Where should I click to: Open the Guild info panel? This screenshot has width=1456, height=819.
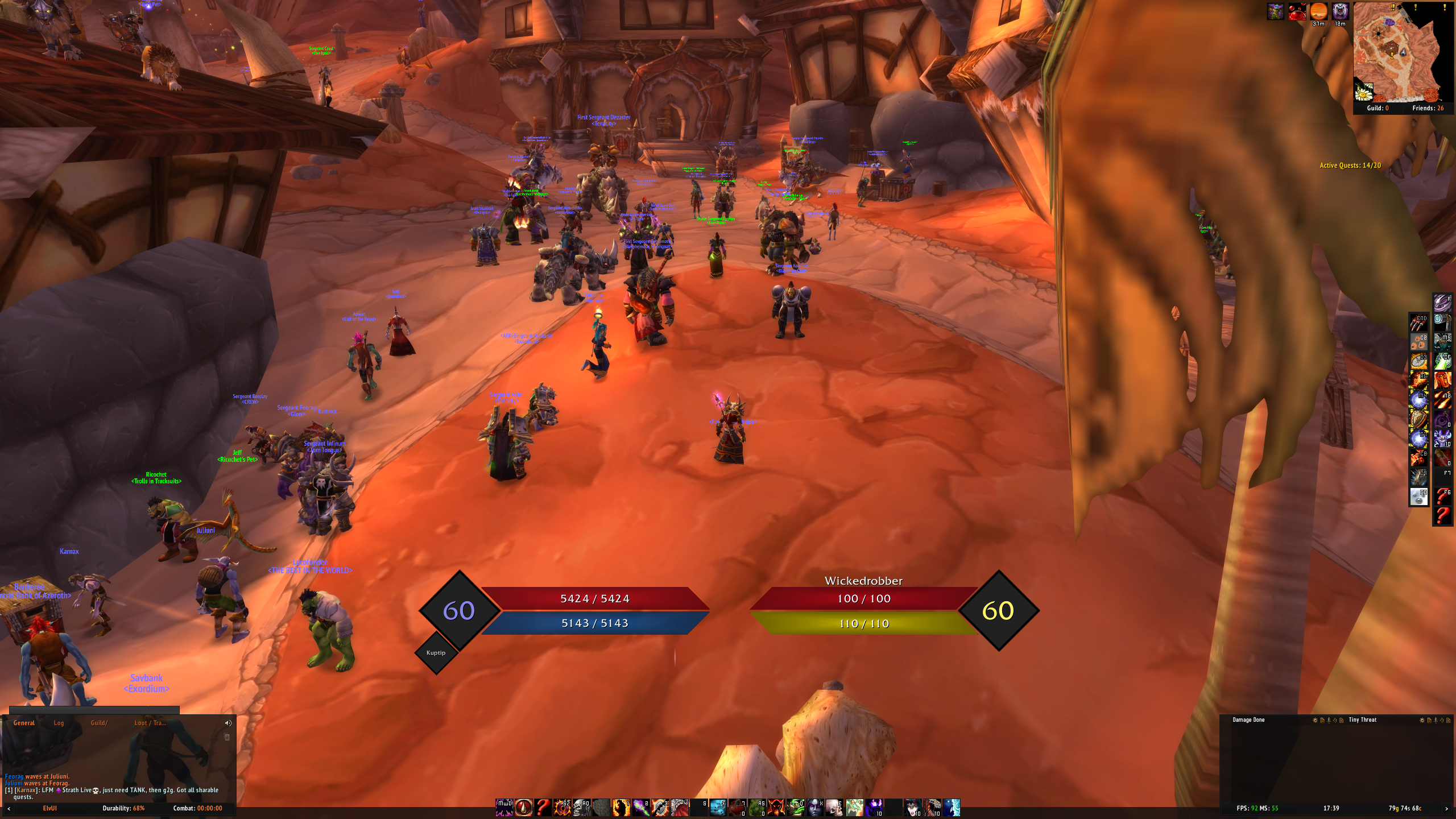[1378, 108]
